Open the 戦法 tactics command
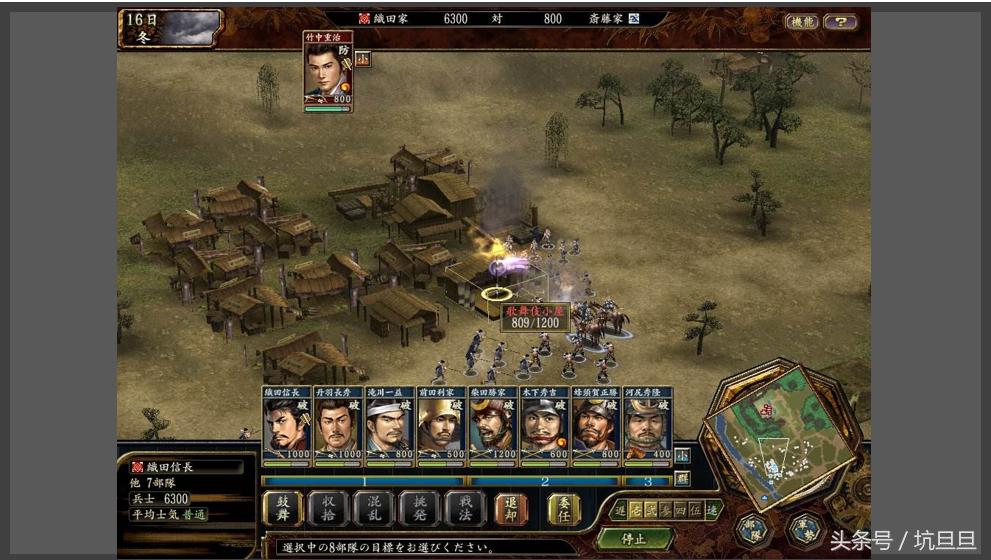The width and height of the screenshot is (991, 560). point(464,508)
